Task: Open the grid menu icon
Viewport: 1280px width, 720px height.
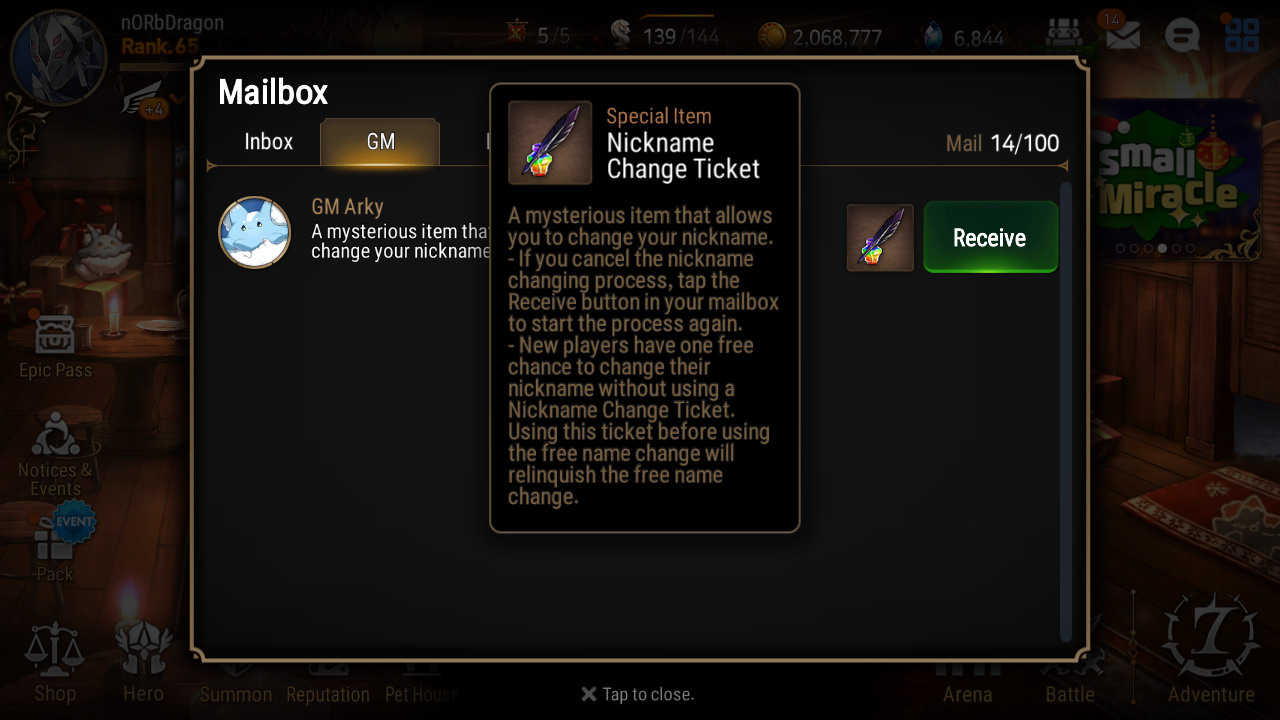Action: pyautogui.click(x=1242, y=36)
